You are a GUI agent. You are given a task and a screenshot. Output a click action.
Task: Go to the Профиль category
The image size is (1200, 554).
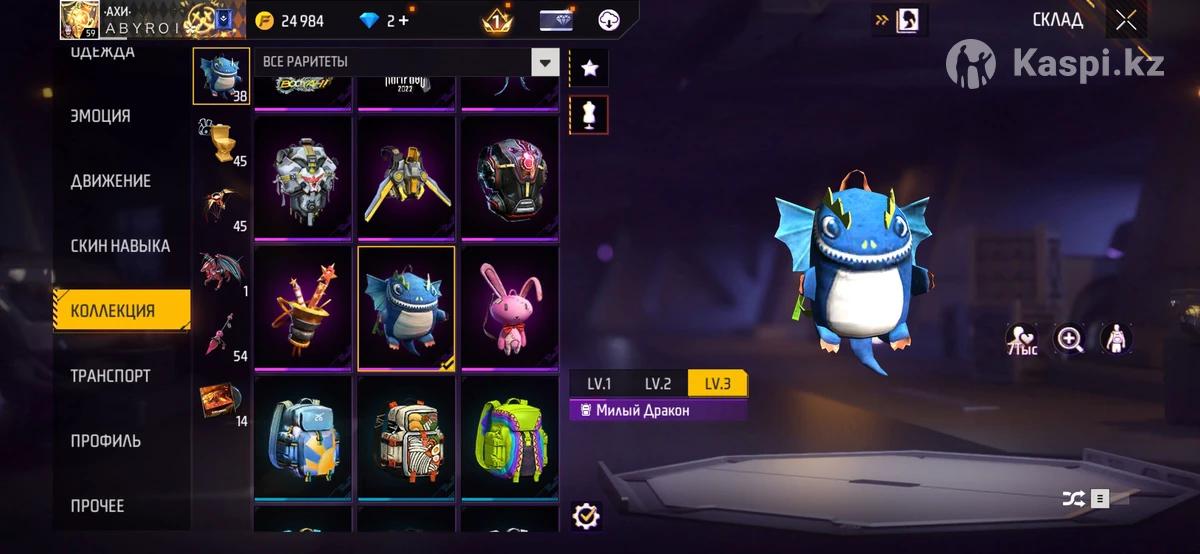coord(106,441)
